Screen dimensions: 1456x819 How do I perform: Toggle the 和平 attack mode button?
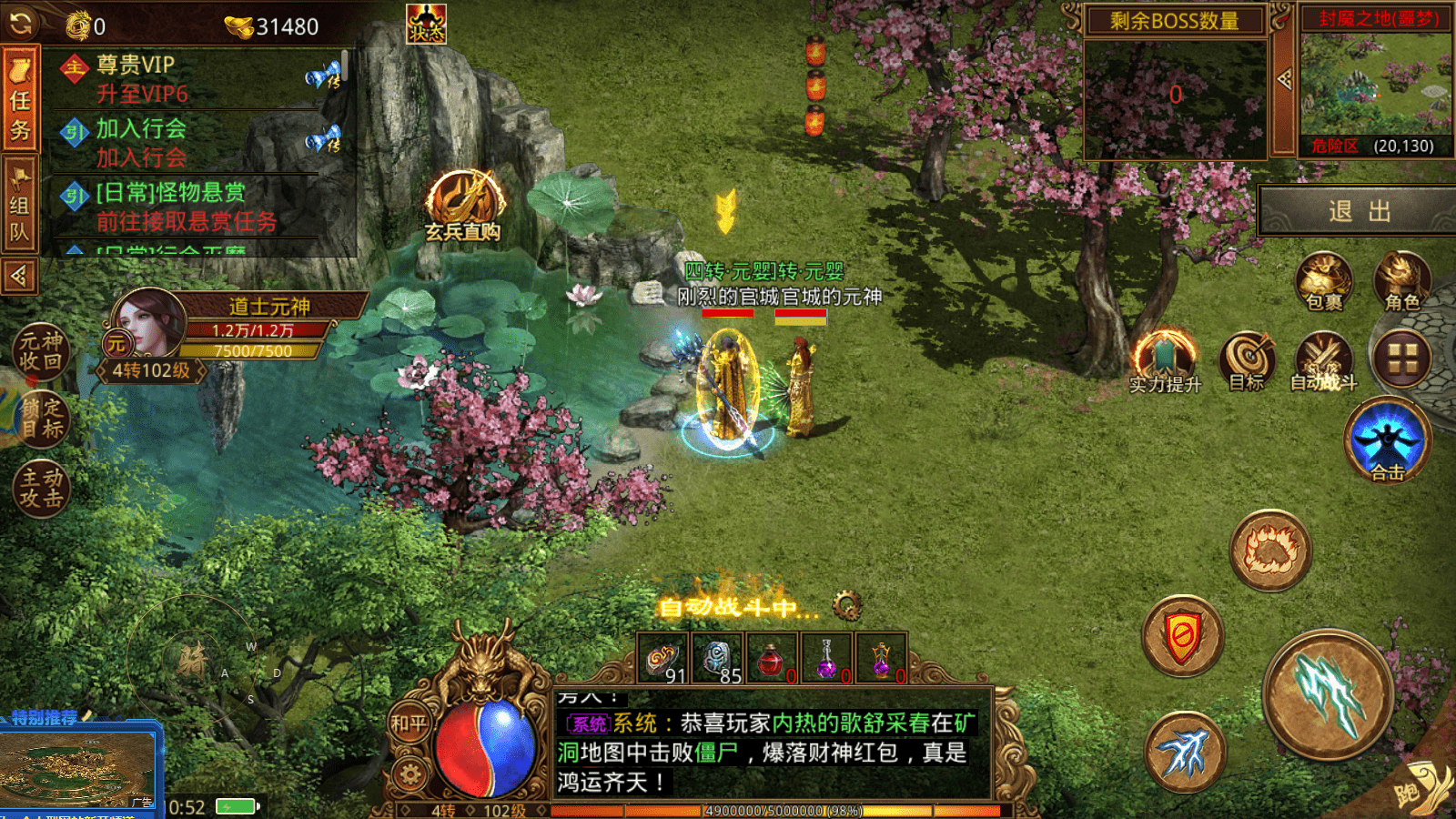(x=409, y=723)
